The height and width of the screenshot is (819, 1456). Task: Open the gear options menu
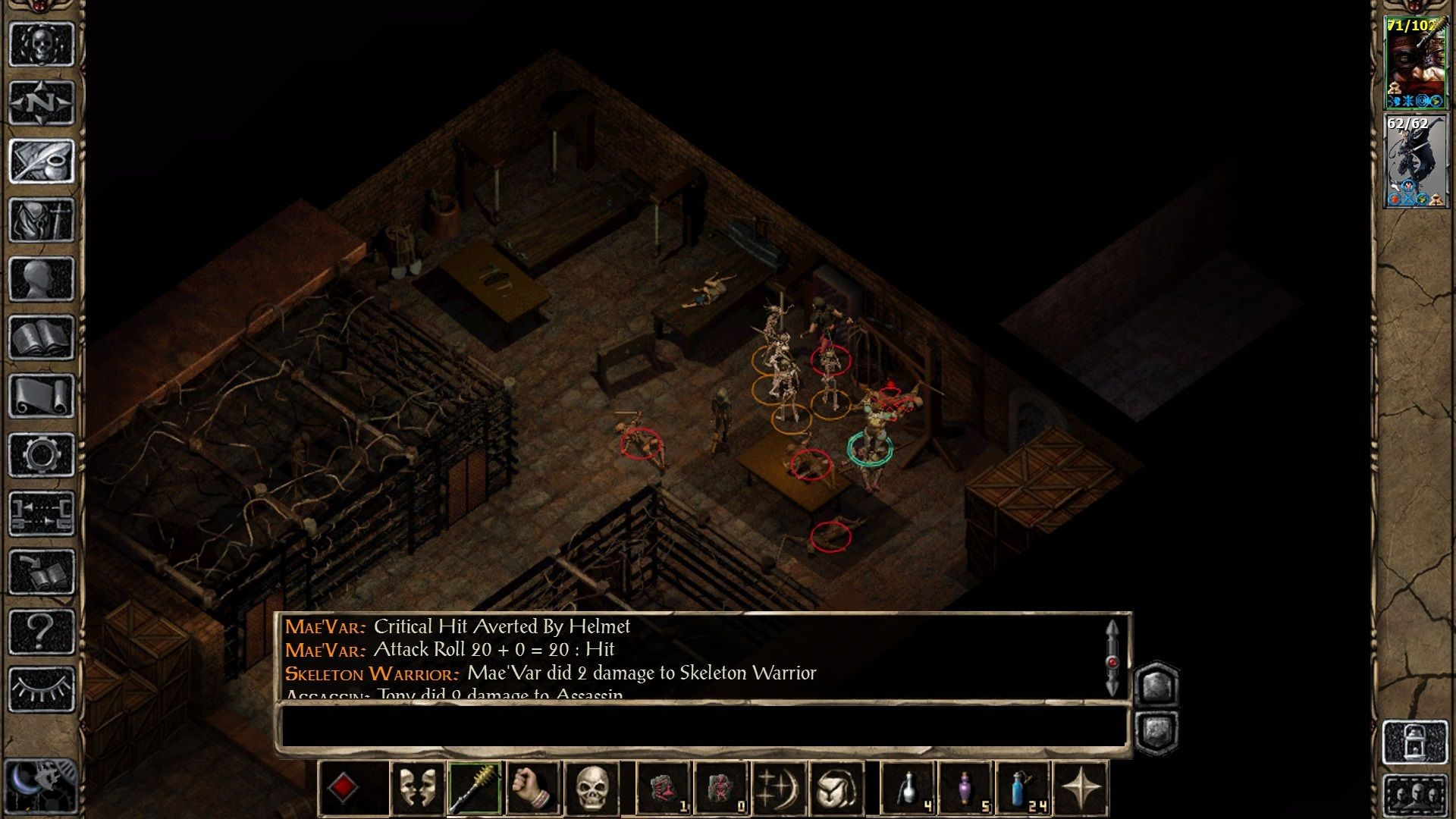point(42,455)
